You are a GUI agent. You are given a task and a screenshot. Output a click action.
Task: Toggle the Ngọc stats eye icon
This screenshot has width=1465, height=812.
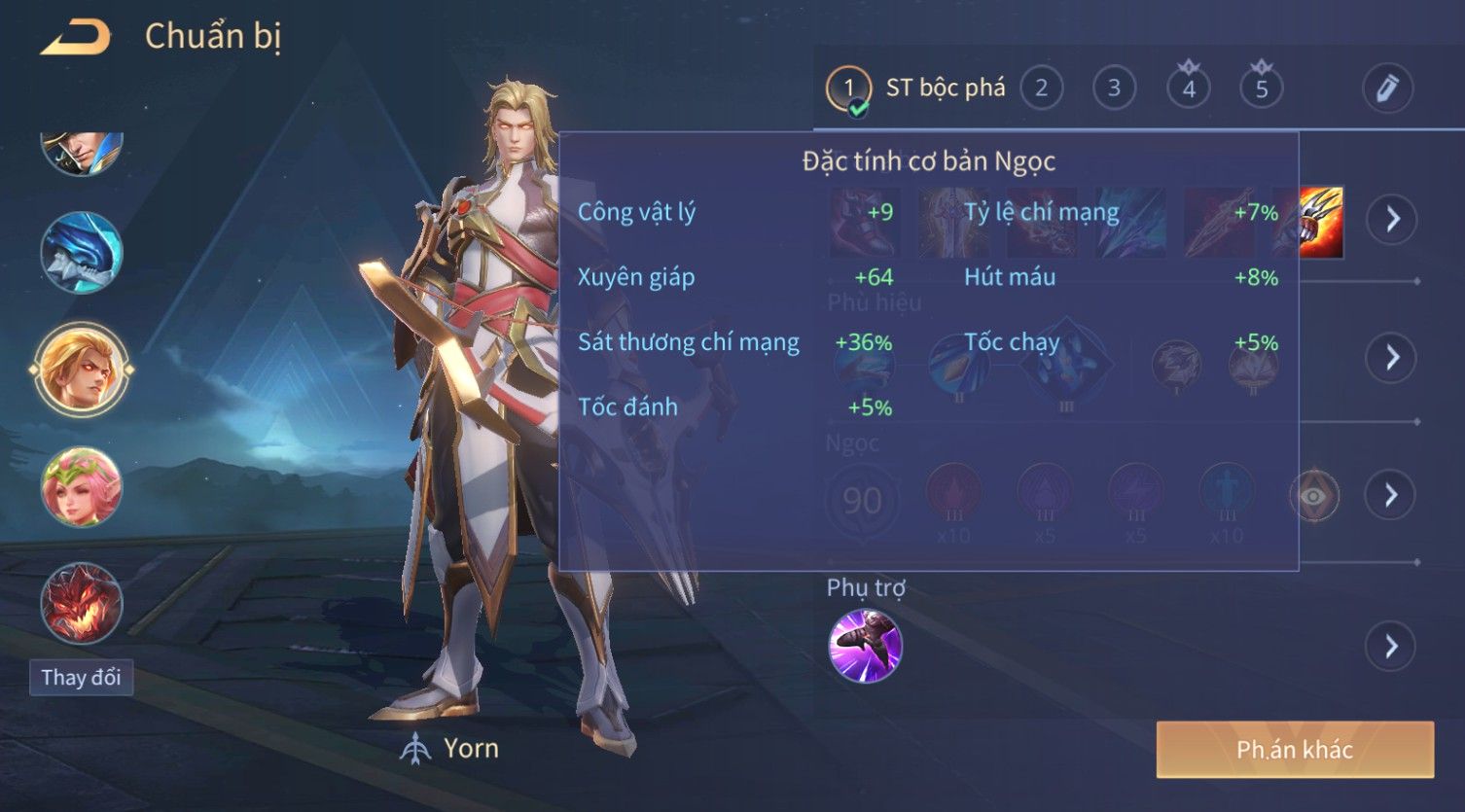click(1313, 496)
